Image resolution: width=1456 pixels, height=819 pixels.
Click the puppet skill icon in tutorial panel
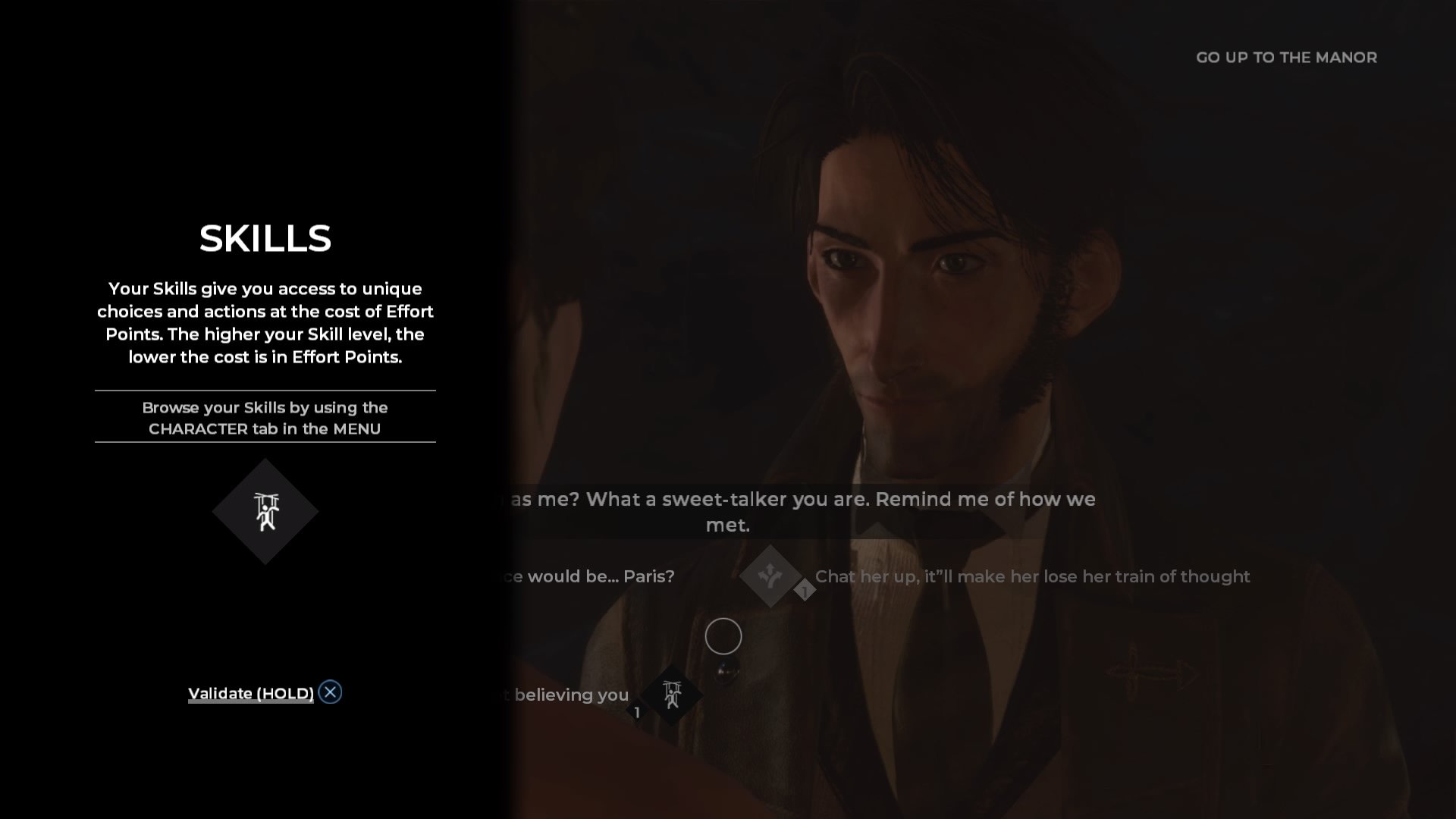pos(265,512)
